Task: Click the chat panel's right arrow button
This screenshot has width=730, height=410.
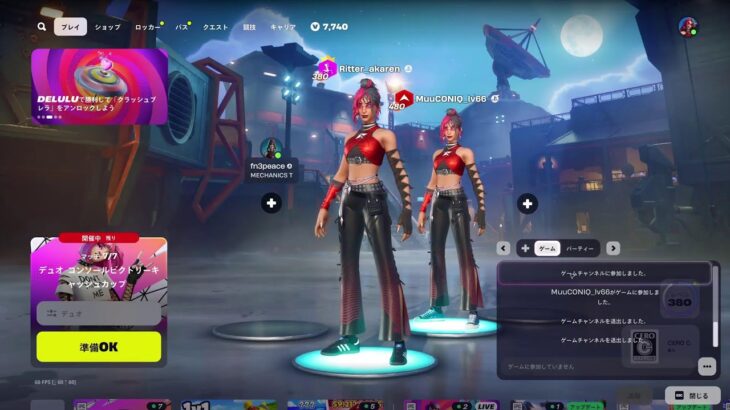Action: pyautogui.click(x=613, y=248)
